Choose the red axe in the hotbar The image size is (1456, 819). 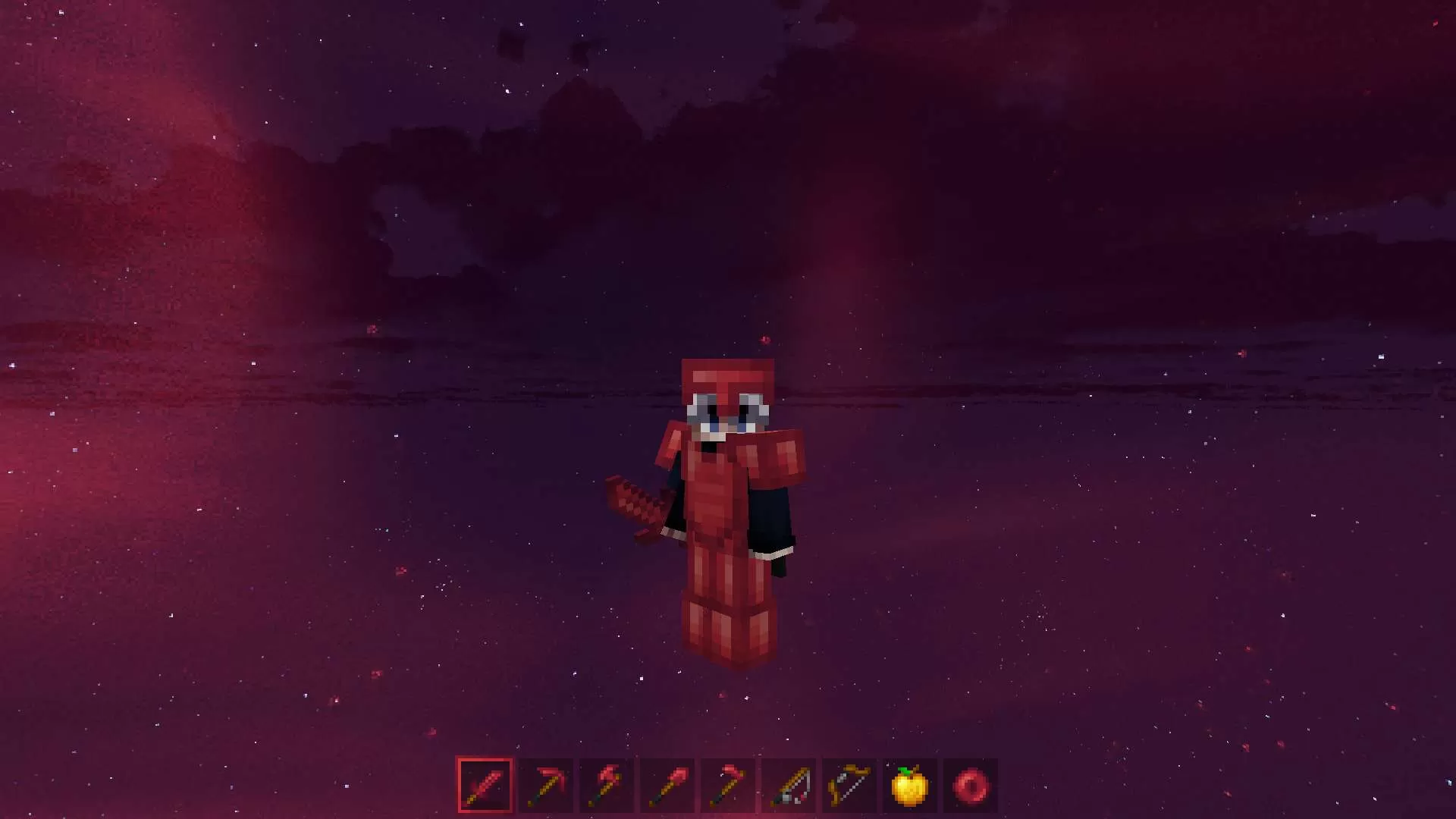tap(607, 786)
